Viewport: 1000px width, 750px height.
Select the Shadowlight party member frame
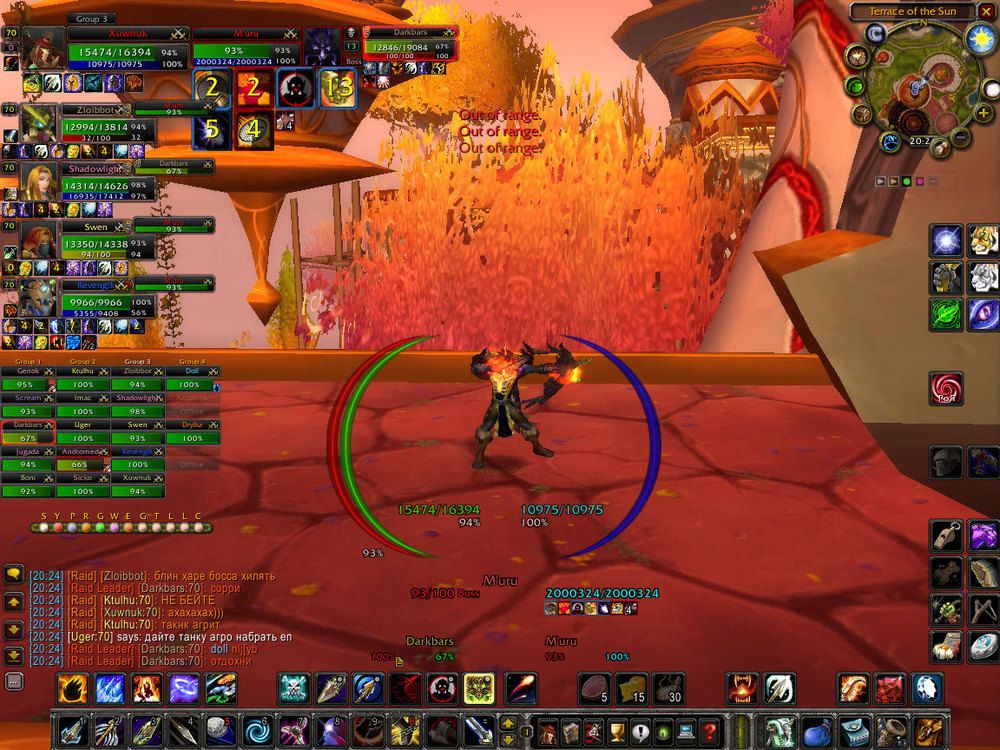pos(38,181)
